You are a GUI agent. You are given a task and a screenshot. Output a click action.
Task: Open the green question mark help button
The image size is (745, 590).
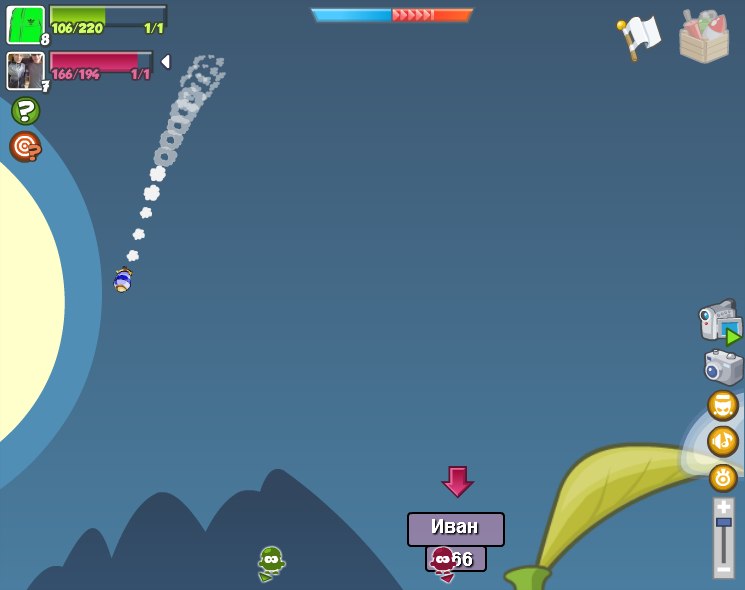click(25, 111)
